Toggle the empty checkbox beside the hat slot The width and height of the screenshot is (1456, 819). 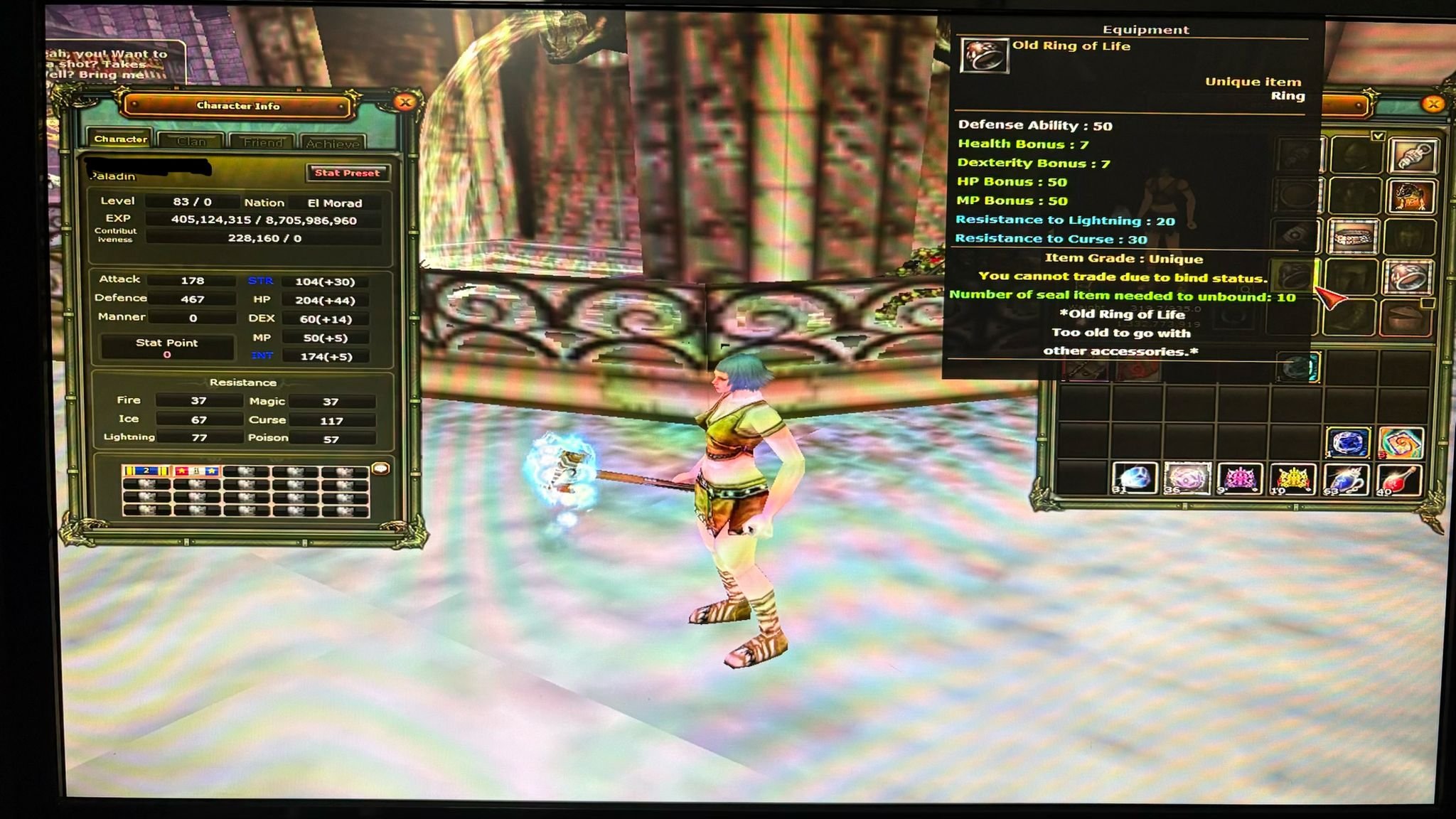pos(1428,303)
